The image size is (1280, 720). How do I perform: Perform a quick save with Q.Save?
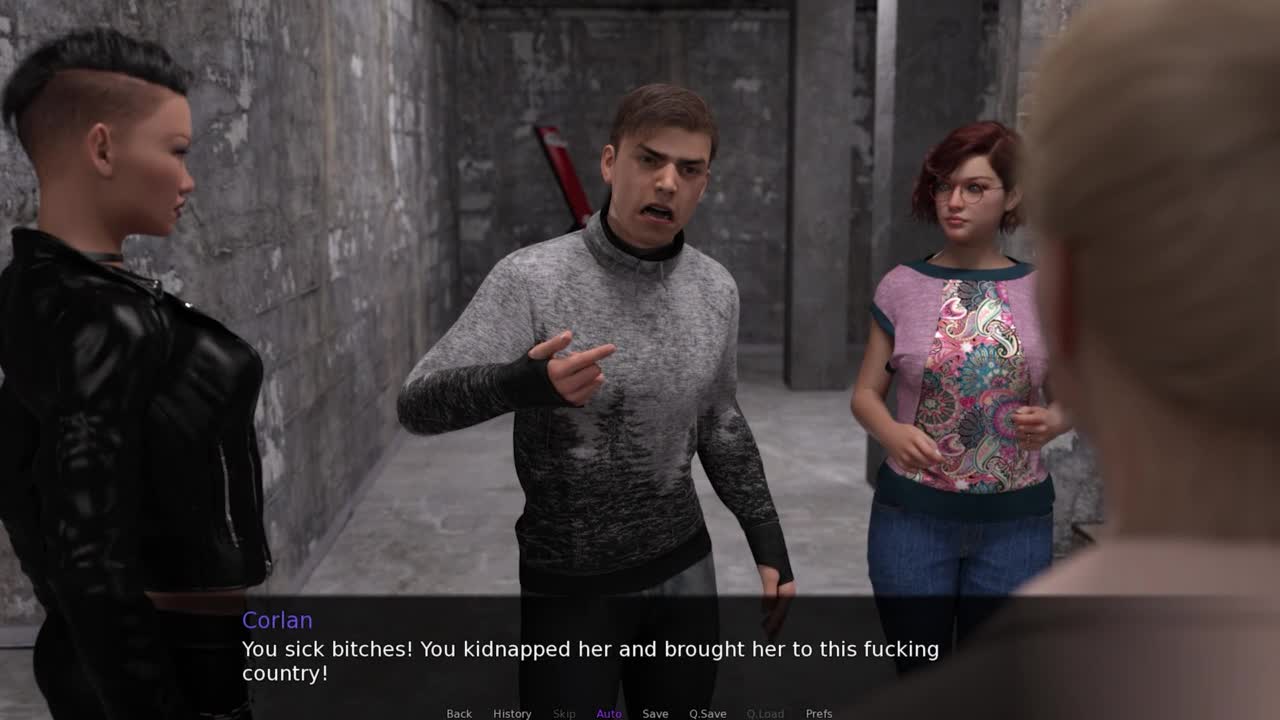pyautogui.click(x=707, y=713)
